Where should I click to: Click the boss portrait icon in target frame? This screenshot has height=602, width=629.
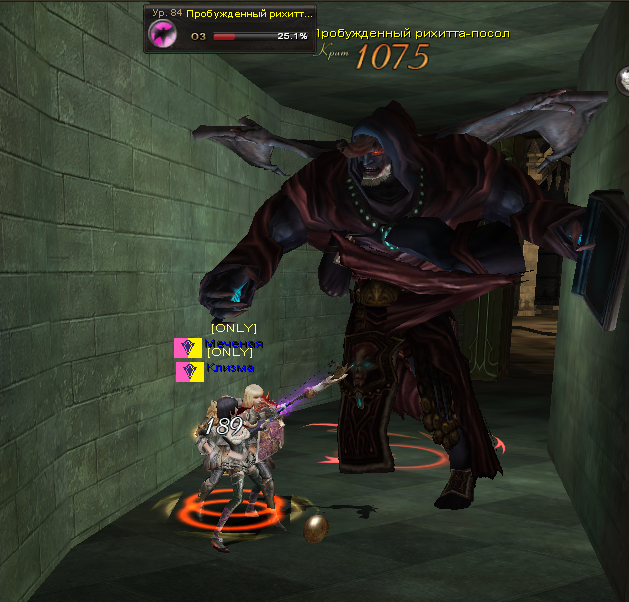click(163, 35)
